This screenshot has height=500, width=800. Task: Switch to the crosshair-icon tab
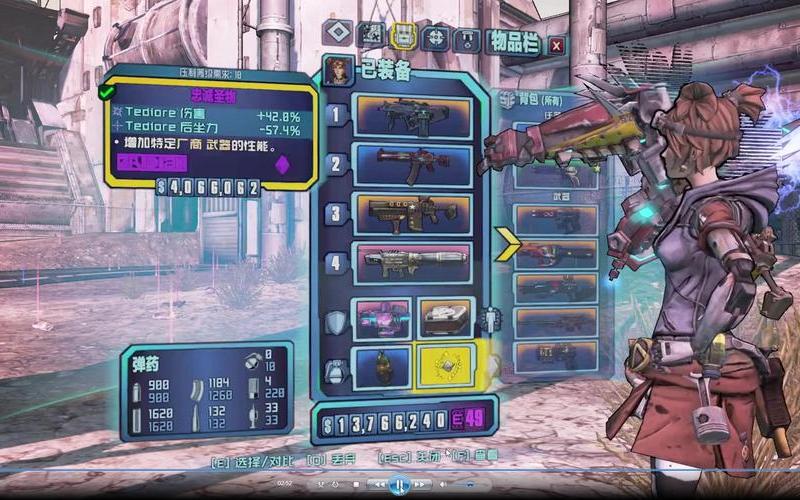(436, 38)
